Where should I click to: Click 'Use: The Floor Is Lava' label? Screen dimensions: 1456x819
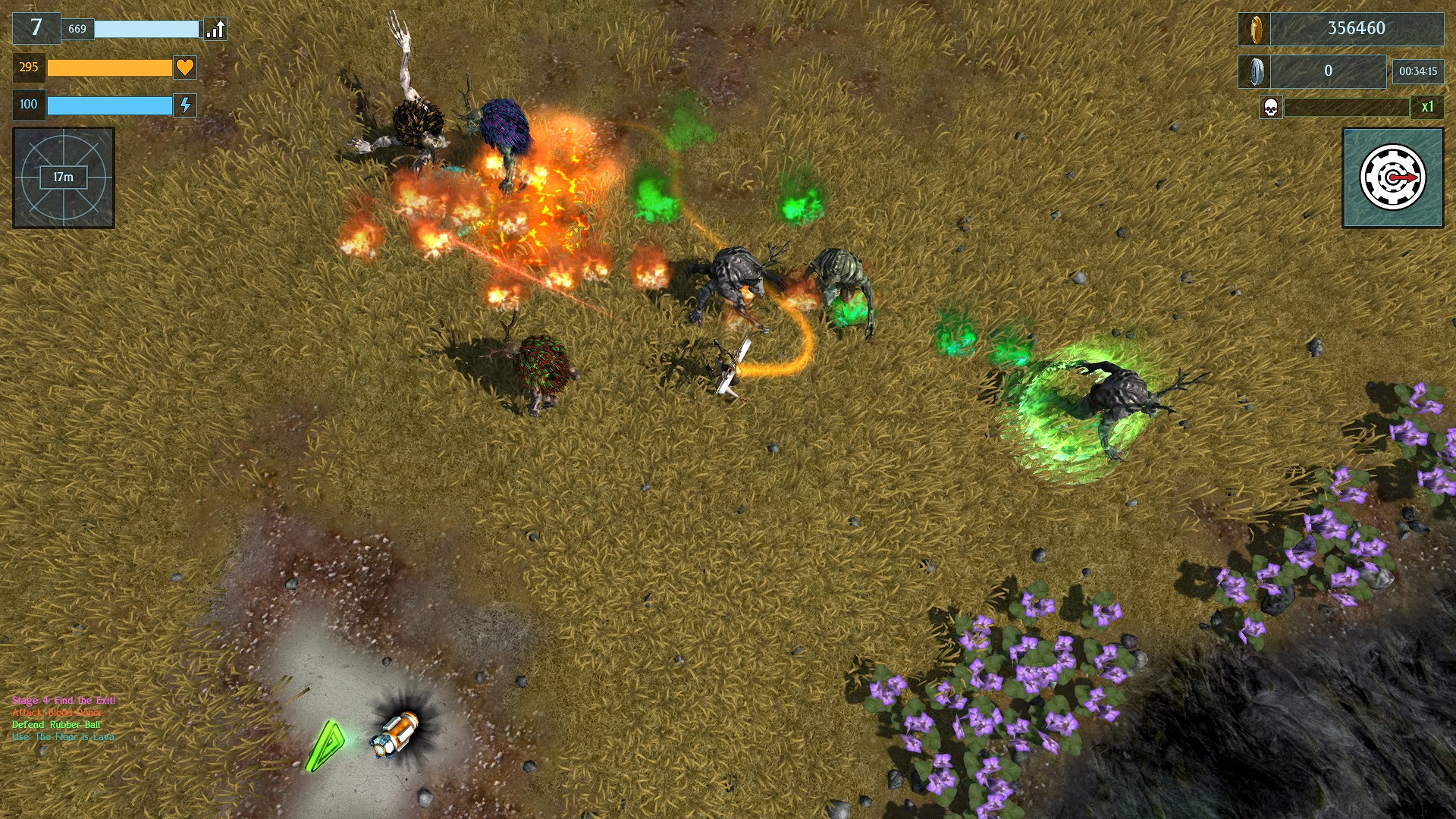point(62,736)
